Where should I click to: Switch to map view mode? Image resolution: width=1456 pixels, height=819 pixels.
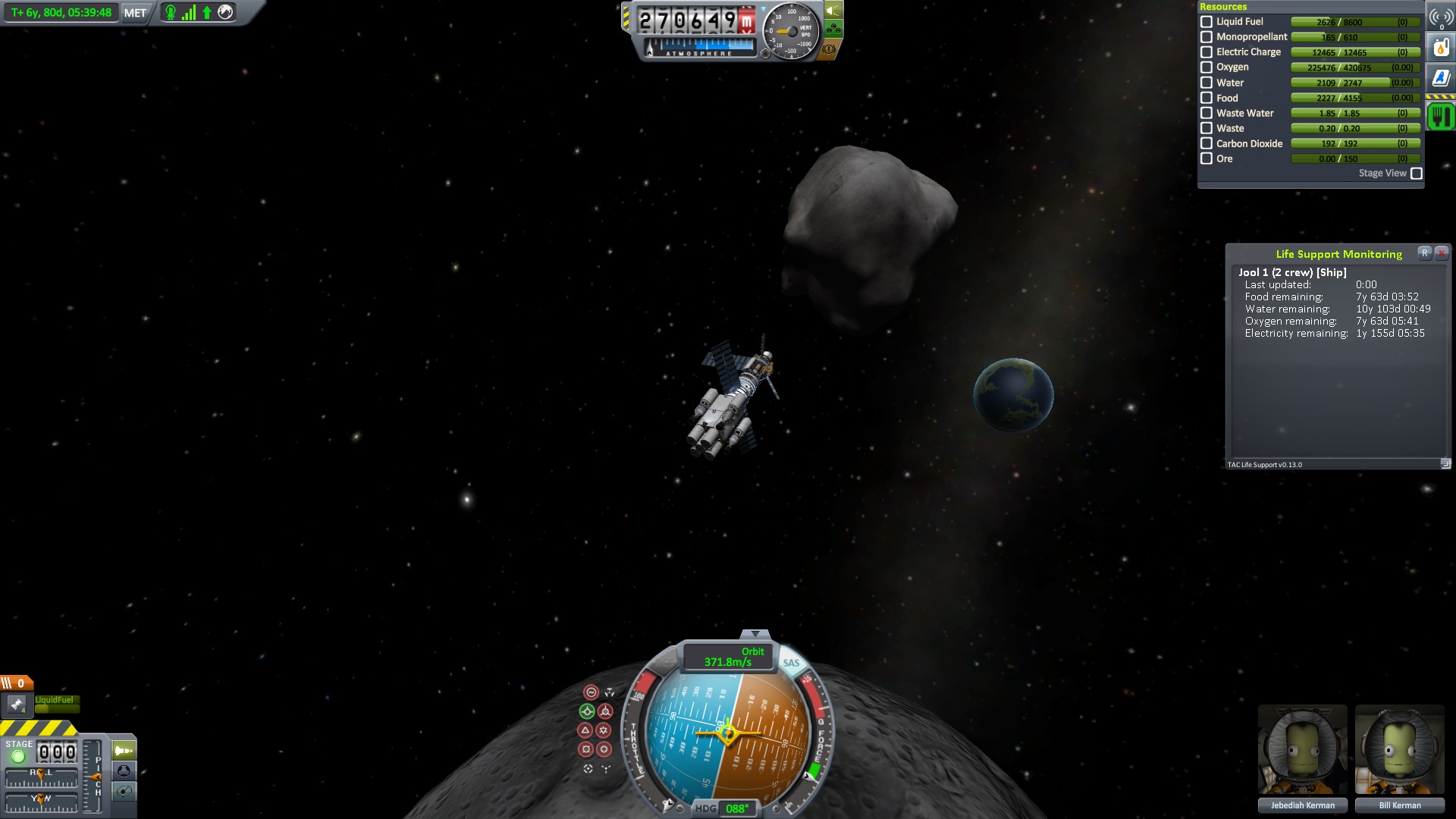pyautogui.click(x=124, y=792)
